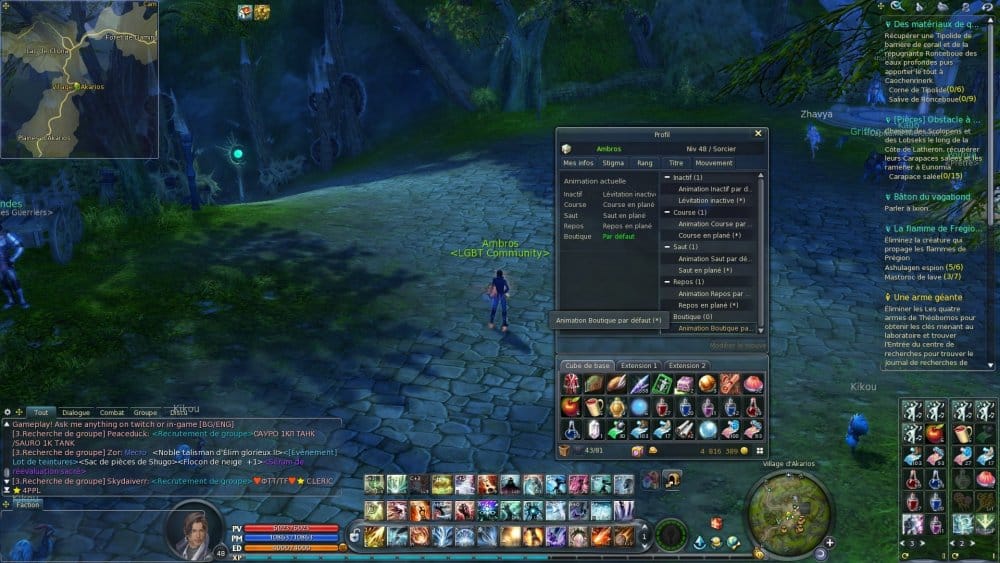
Task: Open the Stigma tab
Action: [x=613, y=162]
